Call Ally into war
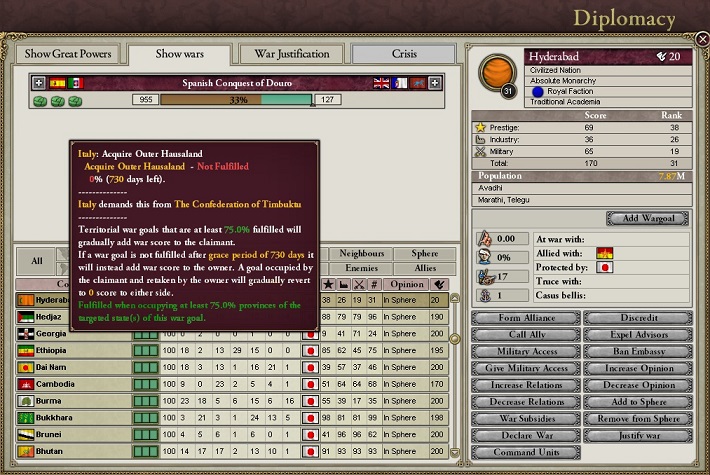This screenshot has height=475, width=710. (x=526, y=335)
